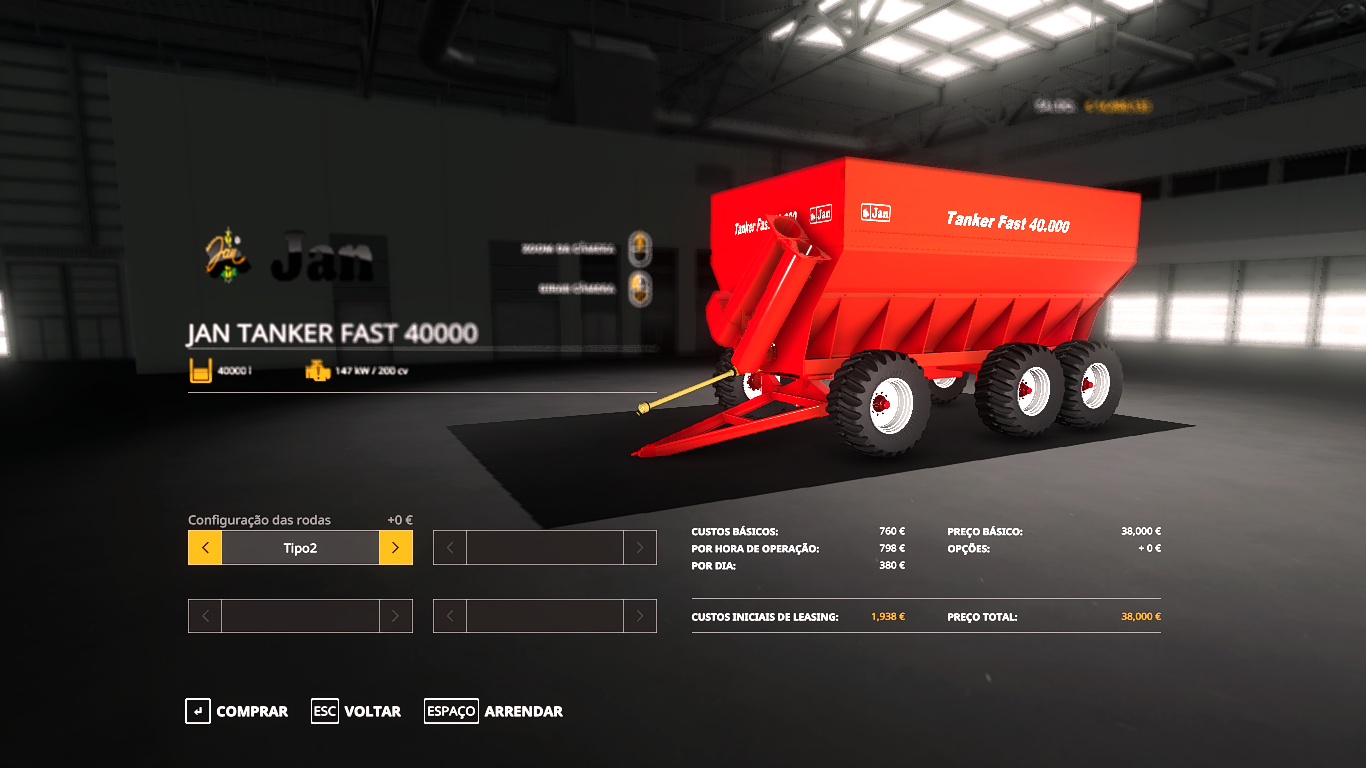Viewport: 1366px width, 768px height.
Task: Select previous wheel configuration with left arrow
Action: pyautogui.click(x=204, y=547)
